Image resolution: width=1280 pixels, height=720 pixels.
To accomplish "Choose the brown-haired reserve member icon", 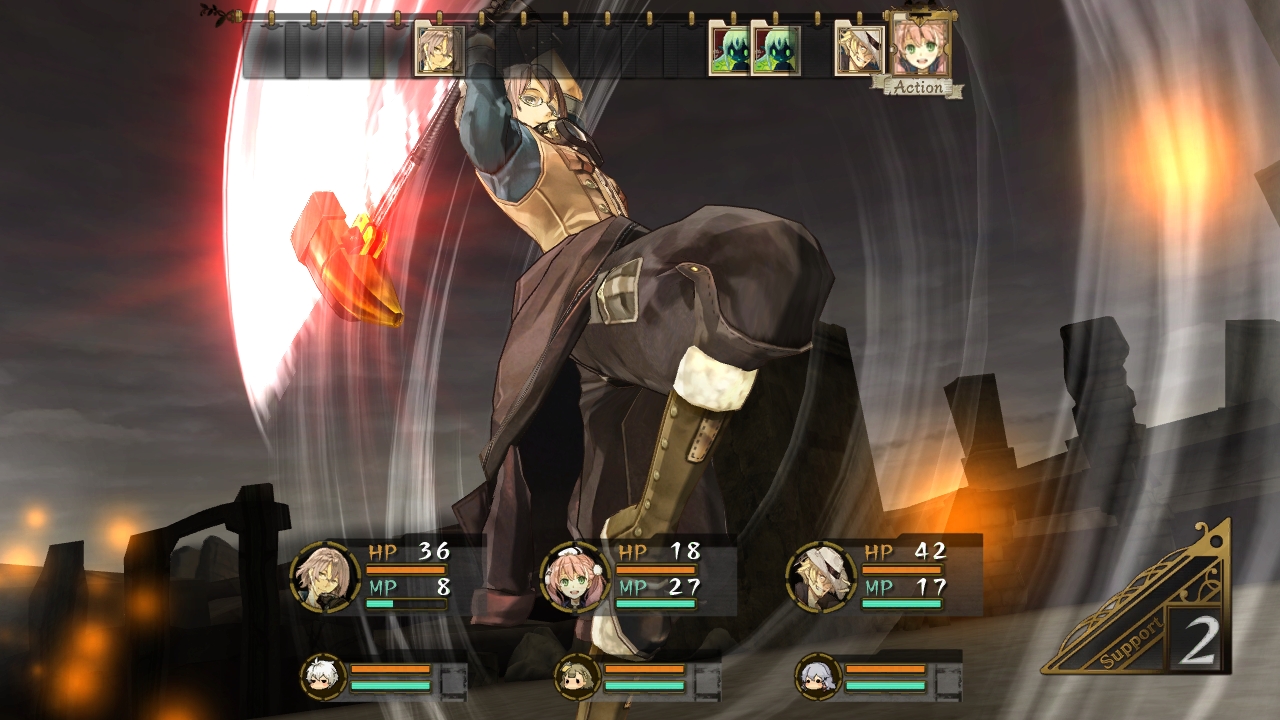I will [x=577, y=677].
